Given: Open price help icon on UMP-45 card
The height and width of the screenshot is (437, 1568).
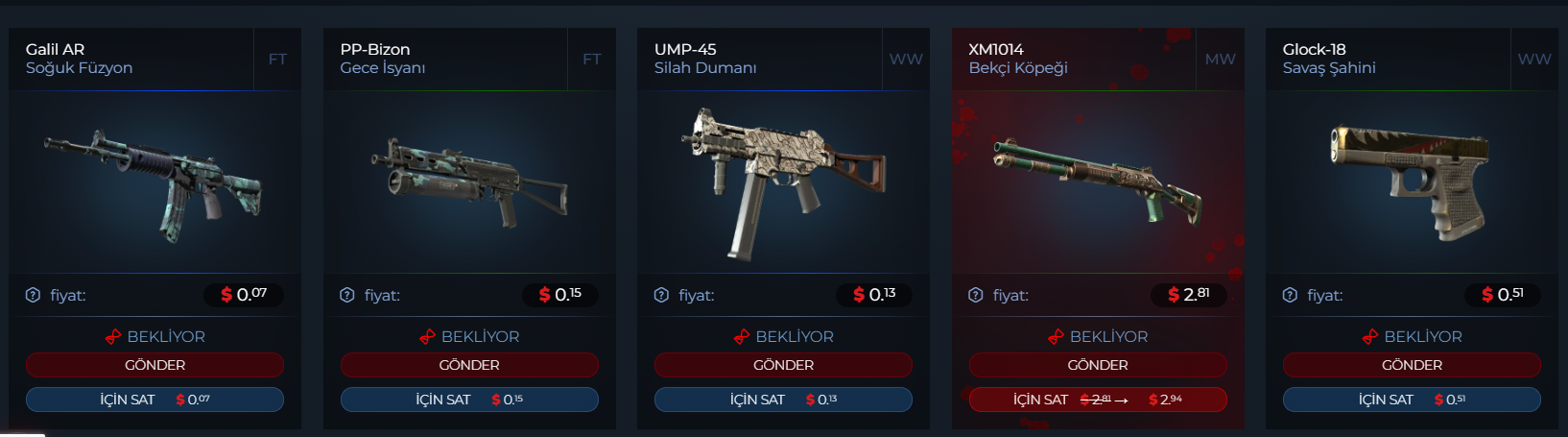Looking at the screenshot, I should tap(661, 295).
